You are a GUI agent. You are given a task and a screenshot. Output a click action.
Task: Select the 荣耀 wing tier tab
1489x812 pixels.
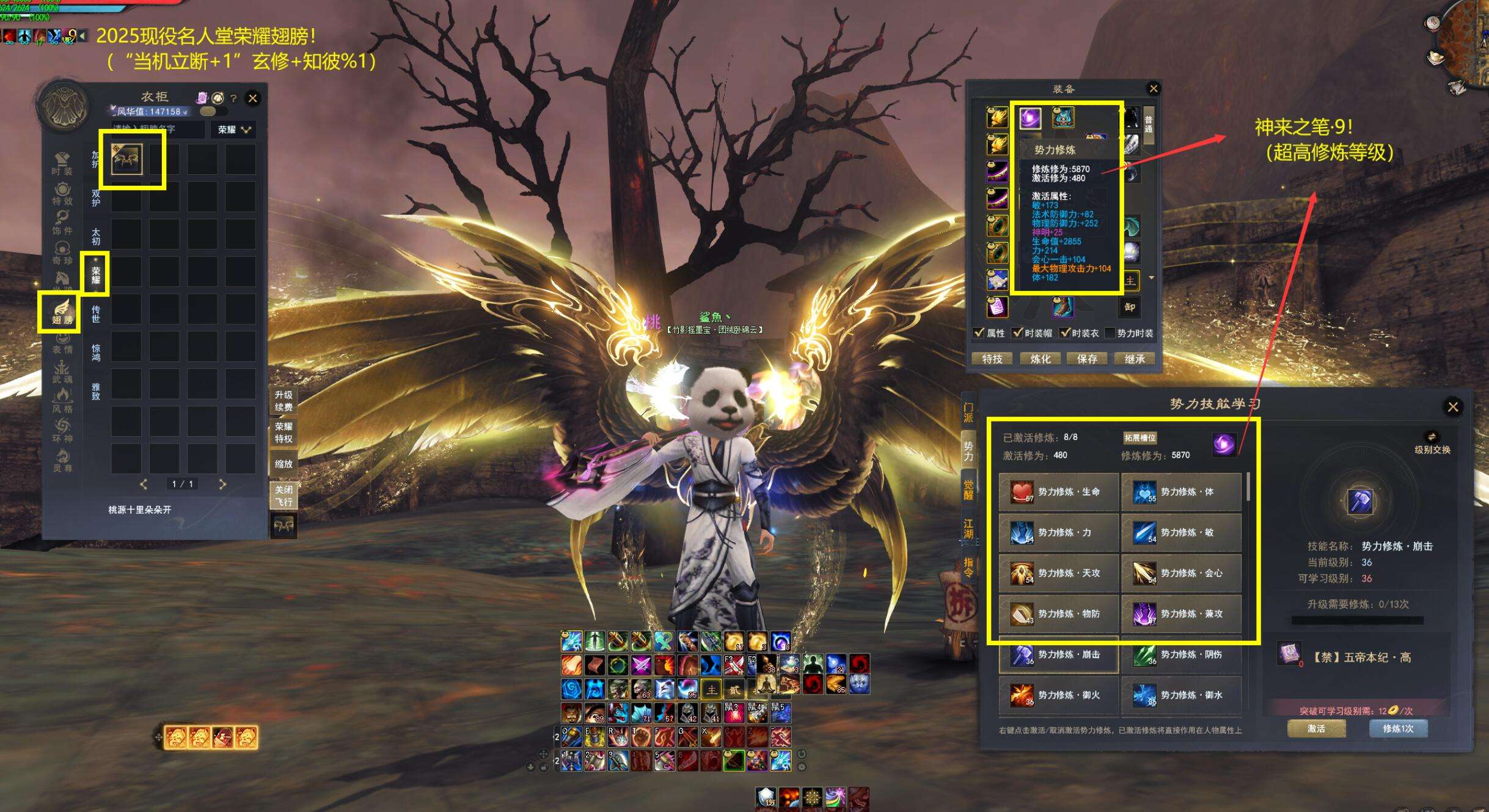click(96, 274)
